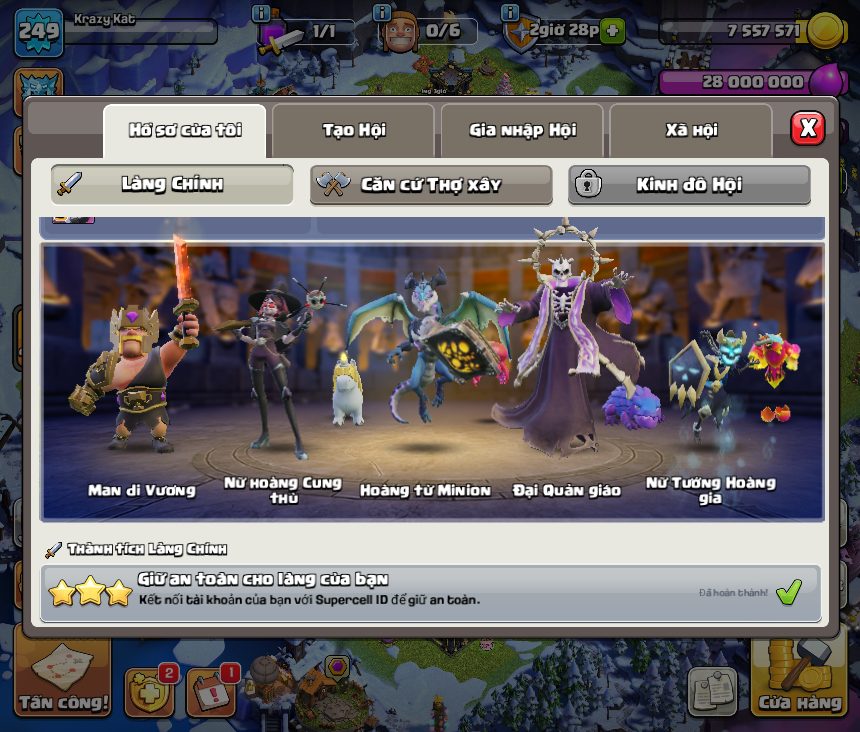Show info for the sword army counter
This screenshot has width=860, height=732.
point(262,13)
